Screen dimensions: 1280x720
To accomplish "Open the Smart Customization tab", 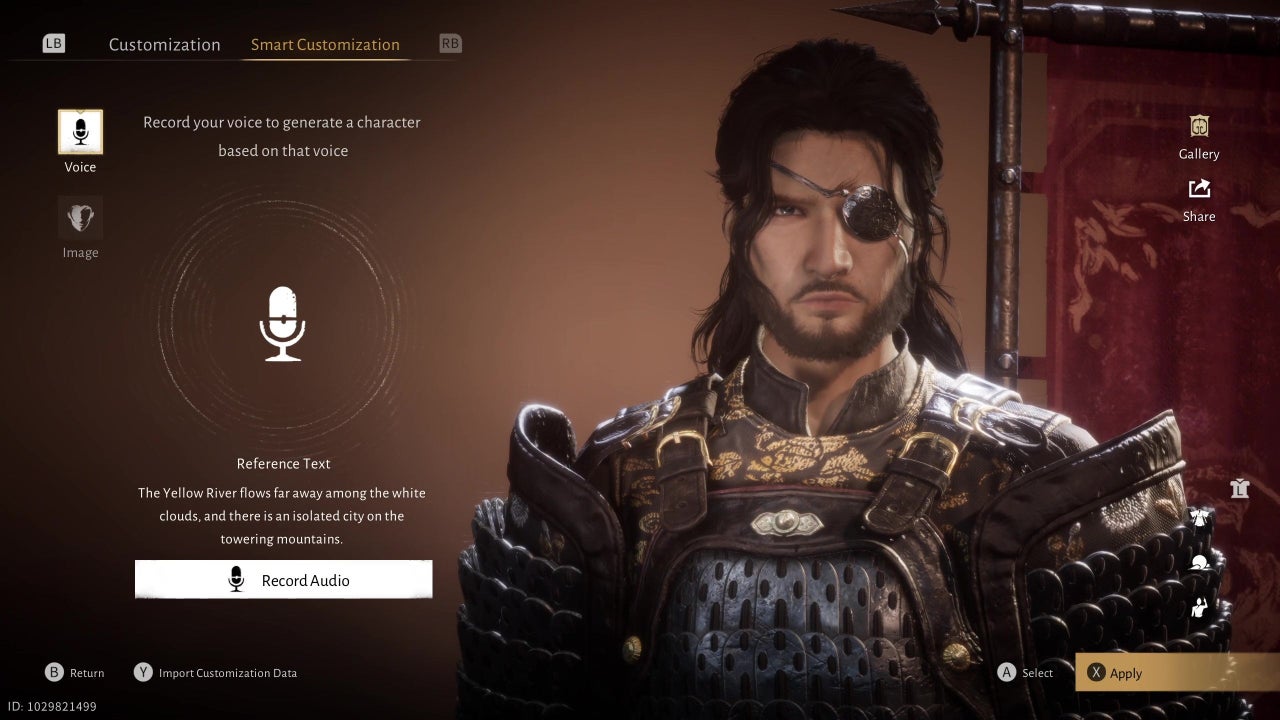I will tap(325, 45).
